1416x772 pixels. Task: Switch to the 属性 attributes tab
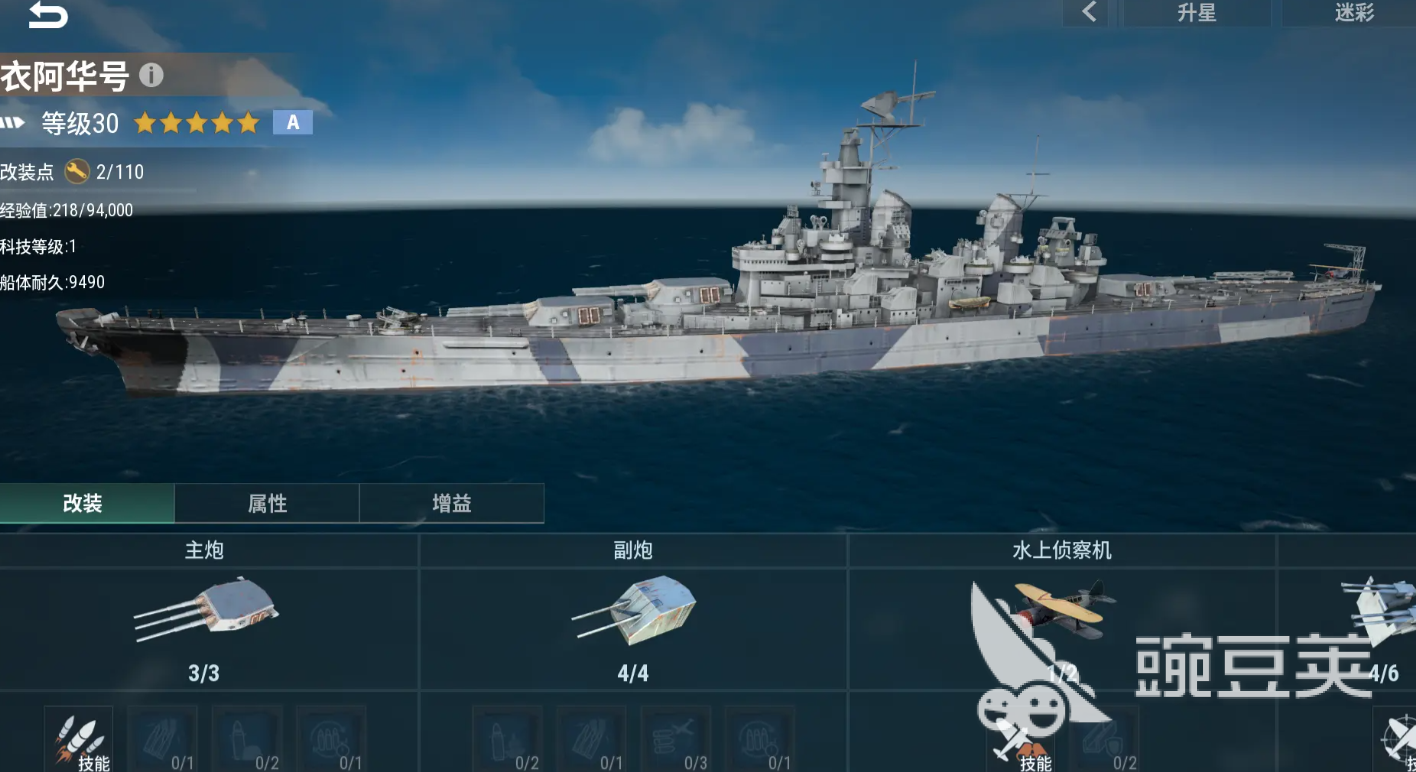(267, 504)
